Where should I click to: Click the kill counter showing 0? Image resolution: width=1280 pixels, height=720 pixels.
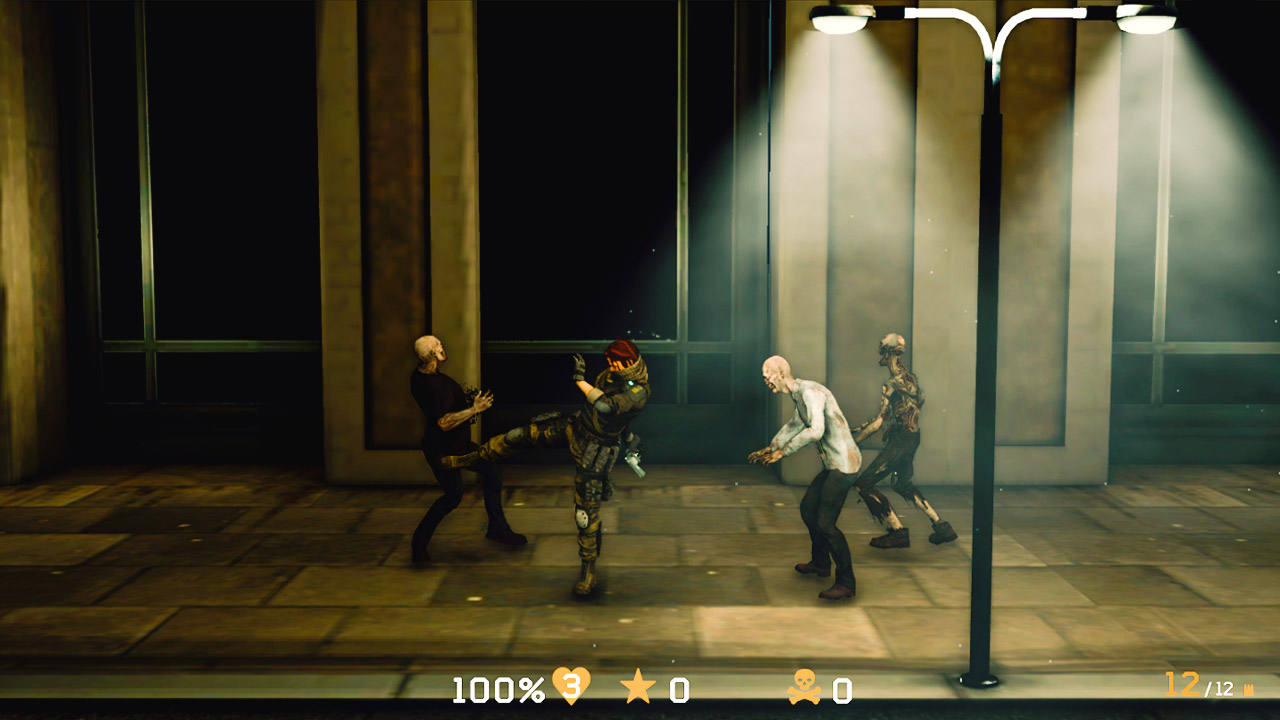click(843, 688)
